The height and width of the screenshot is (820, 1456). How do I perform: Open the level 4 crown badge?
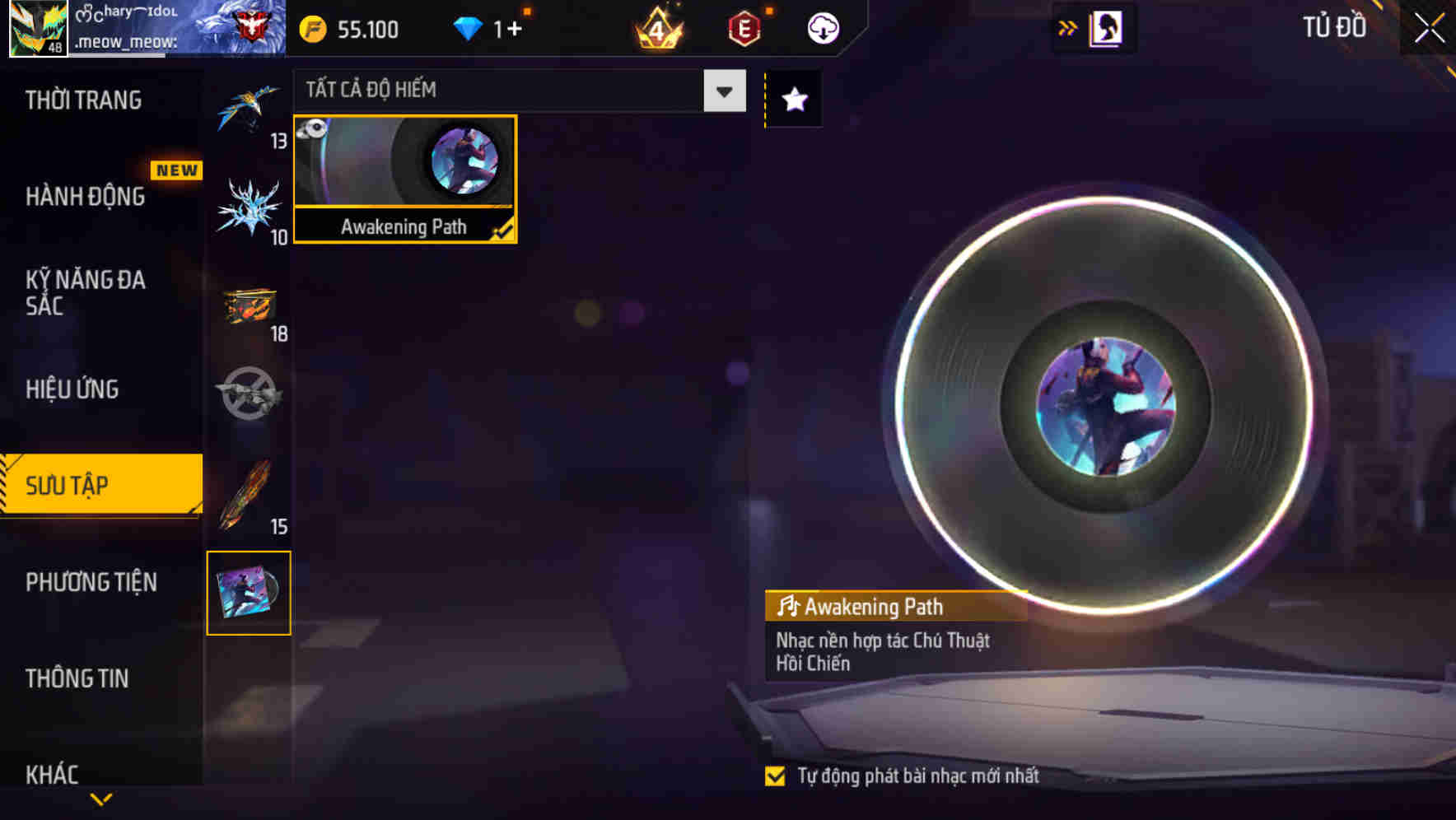click(x=655, y=28)
